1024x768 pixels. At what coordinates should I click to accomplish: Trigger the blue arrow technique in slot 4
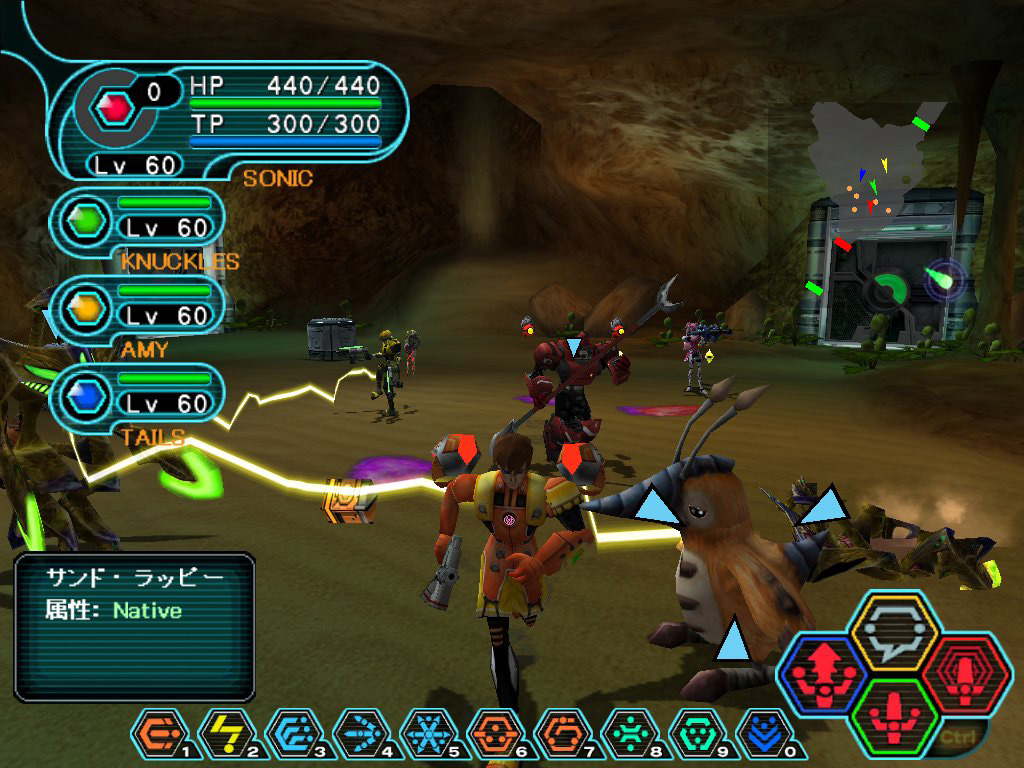click(x=357, y=735)
